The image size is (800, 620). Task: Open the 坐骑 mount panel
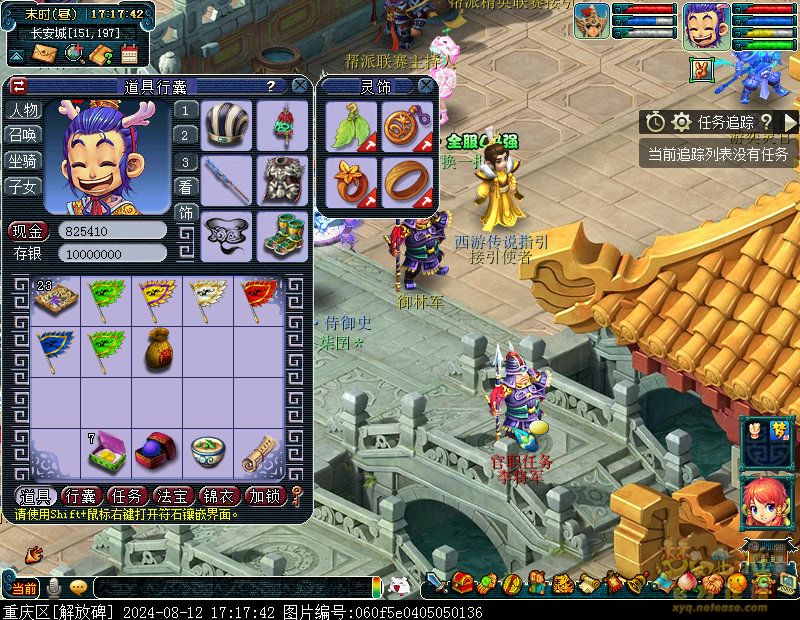click(24, 161)
